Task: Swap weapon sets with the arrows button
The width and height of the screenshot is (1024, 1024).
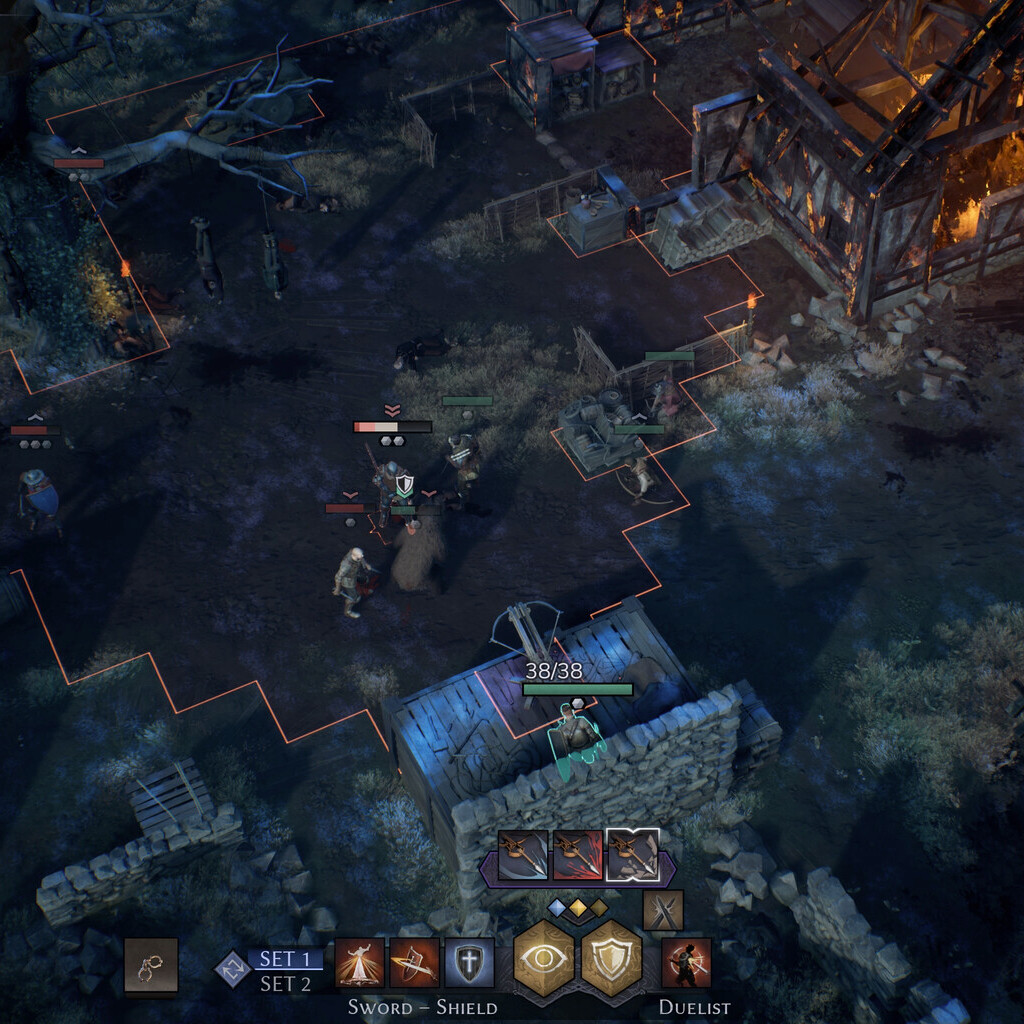Action: (232, 968)
